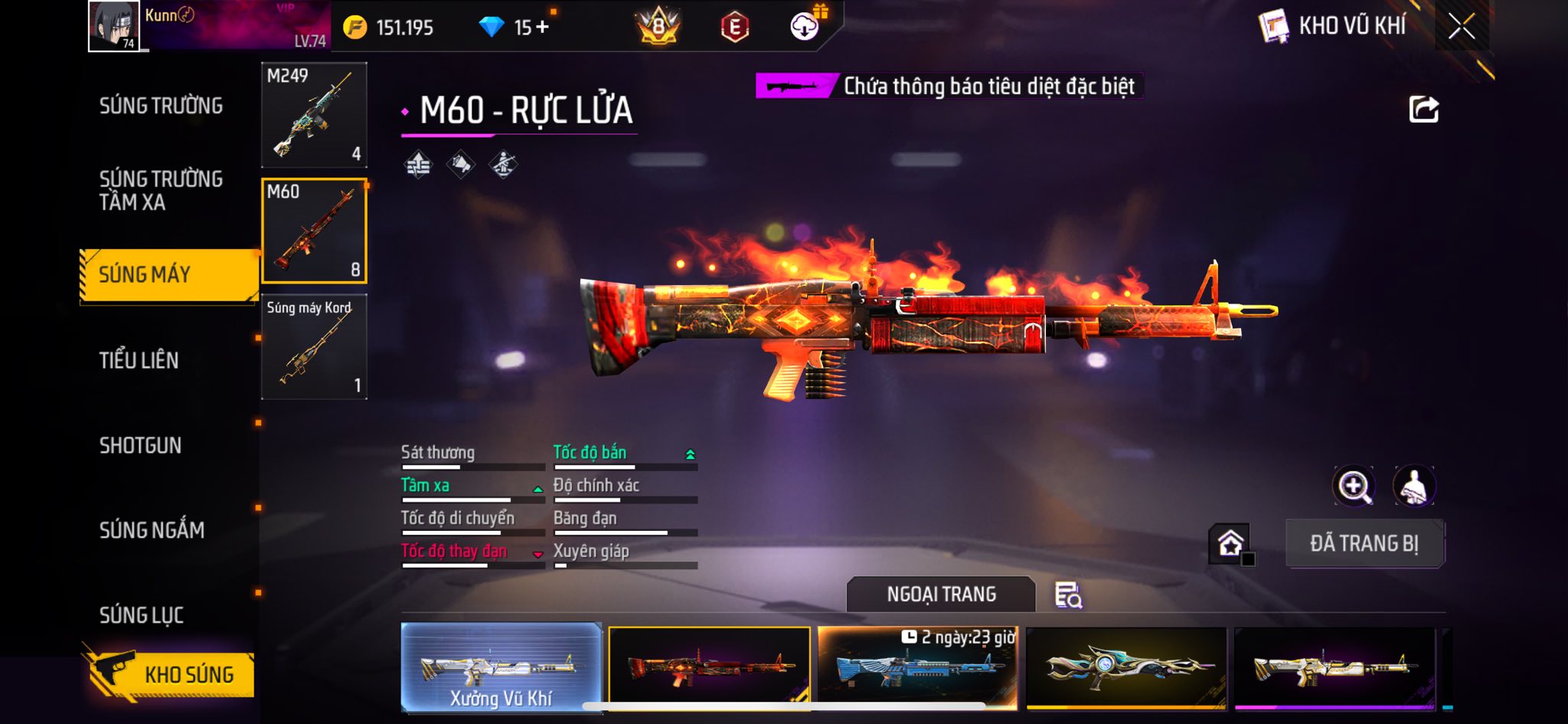
Task: Click the home icon beside equip button
Action: (x=1230, y=543)
